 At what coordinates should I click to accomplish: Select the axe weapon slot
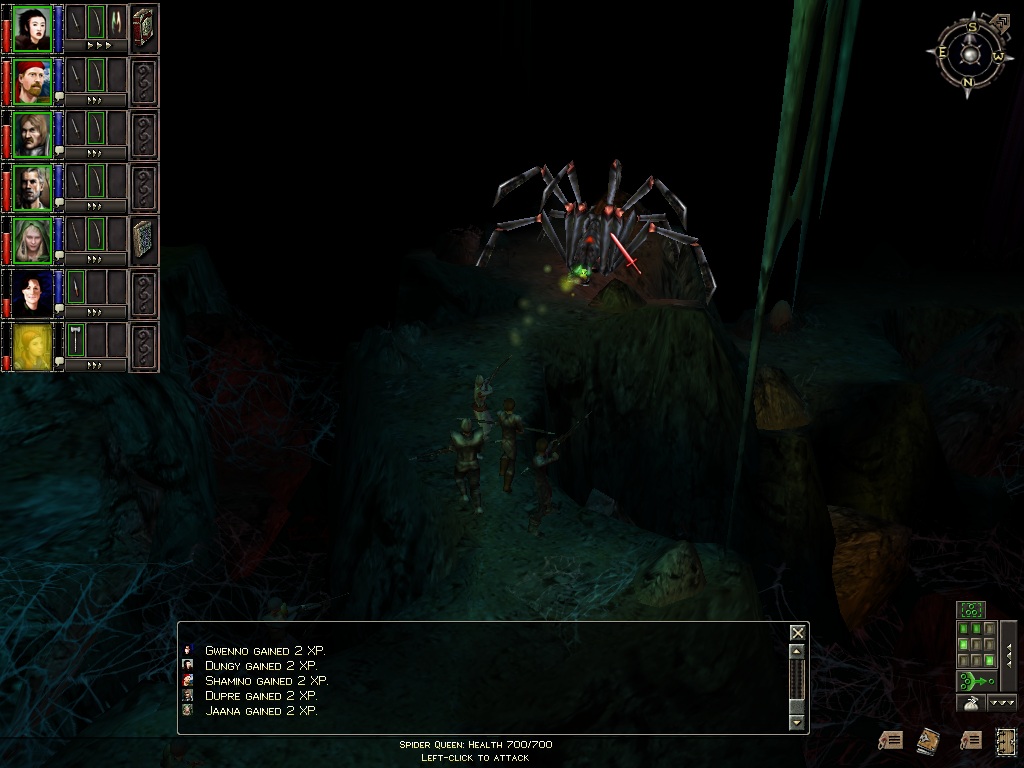click(76, 338)
